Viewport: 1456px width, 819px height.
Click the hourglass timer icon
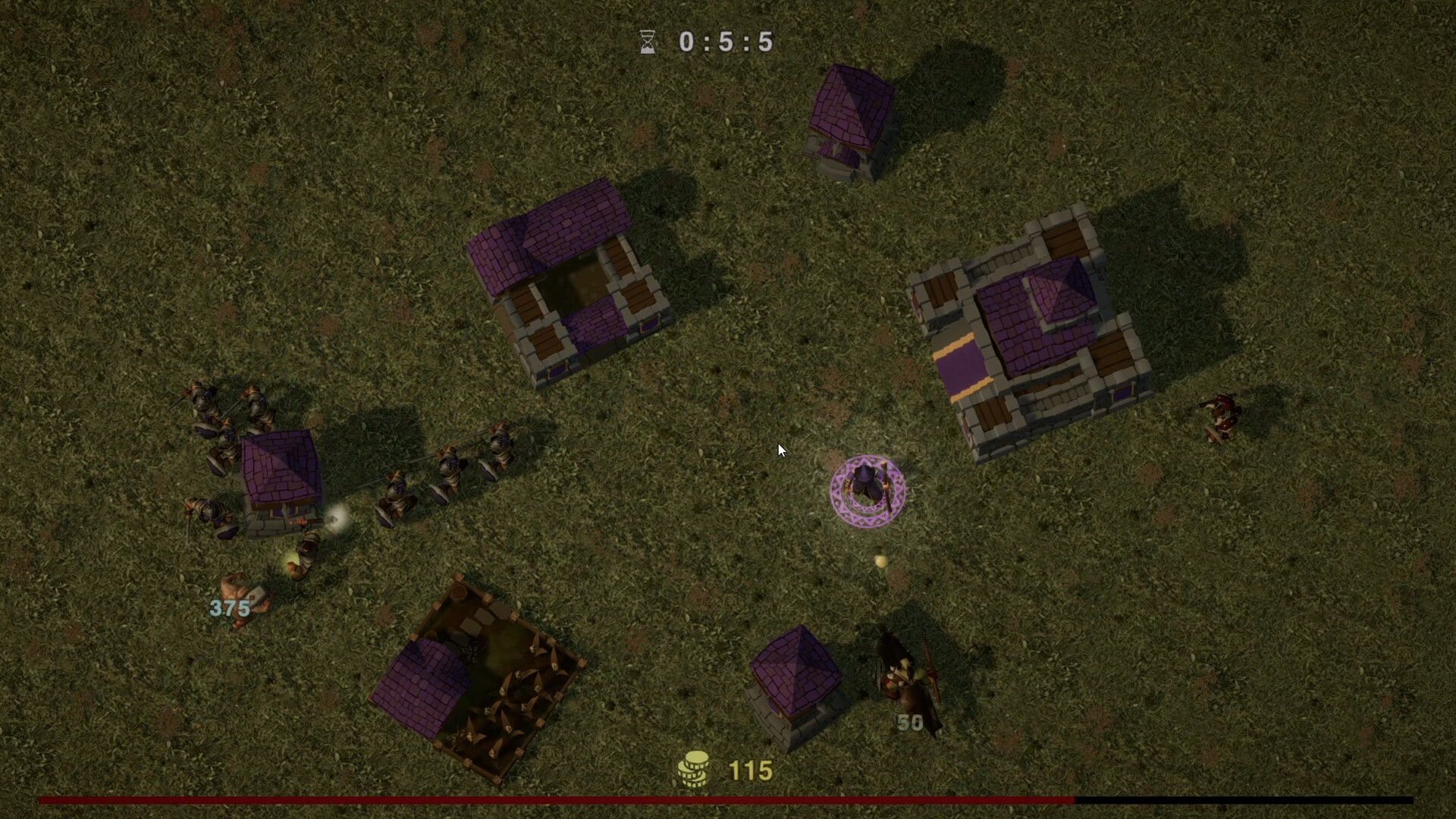[646, 42]
